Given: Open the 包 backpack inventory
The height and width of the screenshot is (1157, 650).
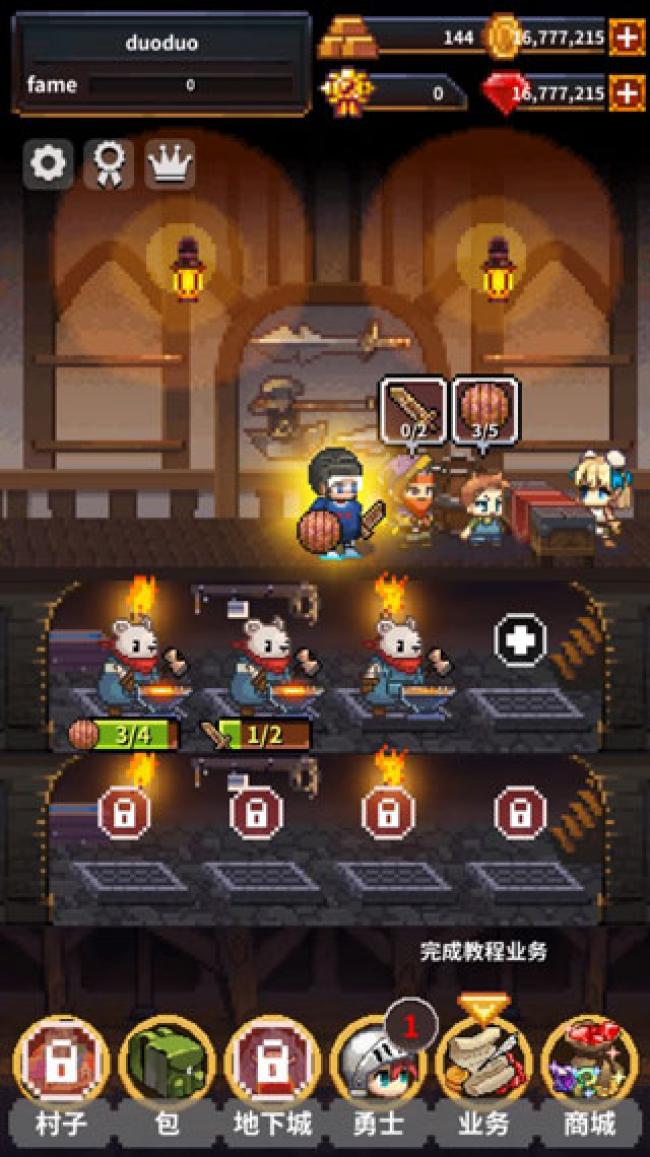Looking at the screenshot, I should click(167, 1067).
